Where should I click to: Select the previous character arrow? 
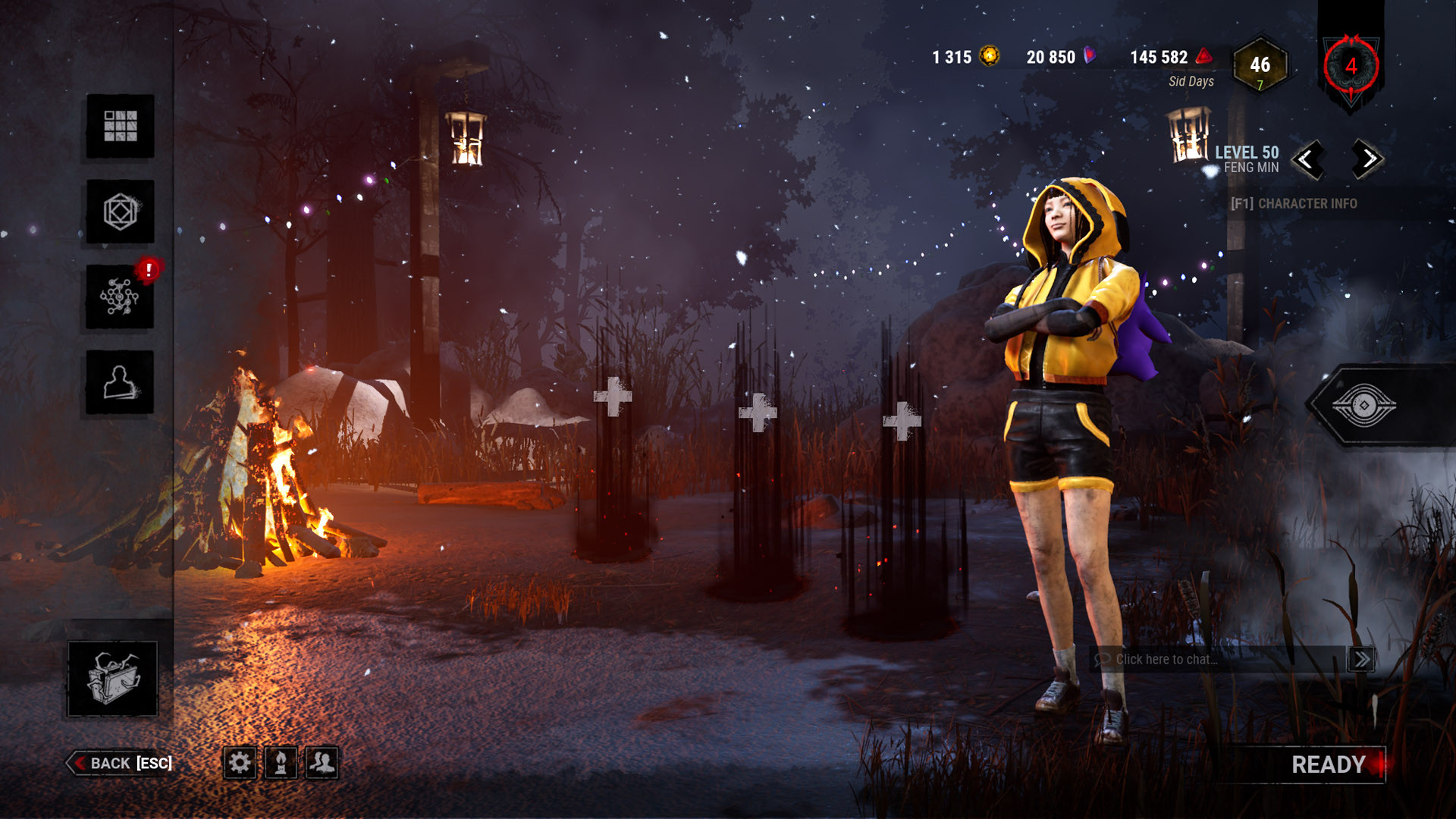pos(1310,160)
